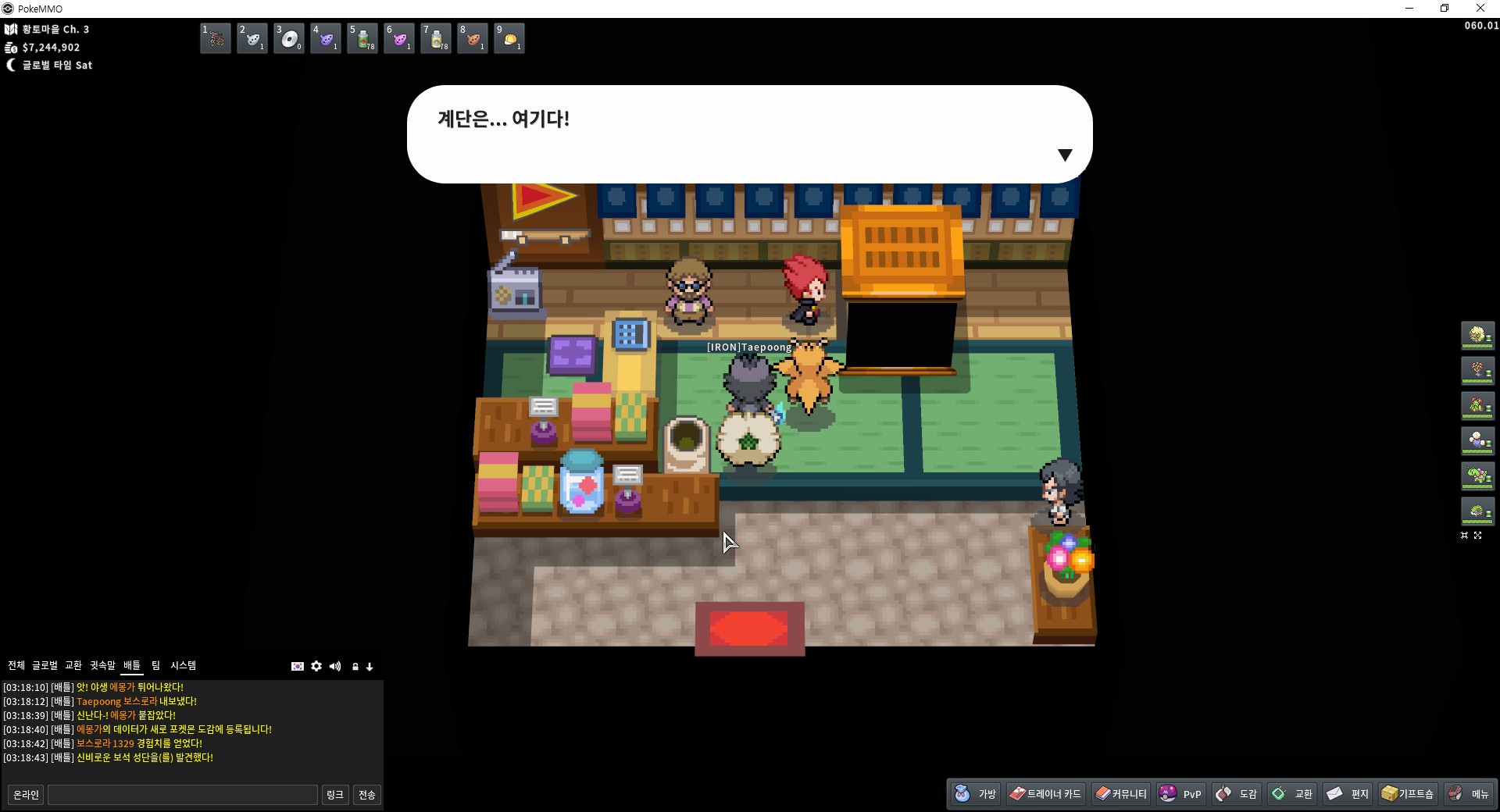Image resolution: width=1500 pixels, height=812 pixels.
Task: Open the 메뉴 main menu
Action: [1469, 793]
